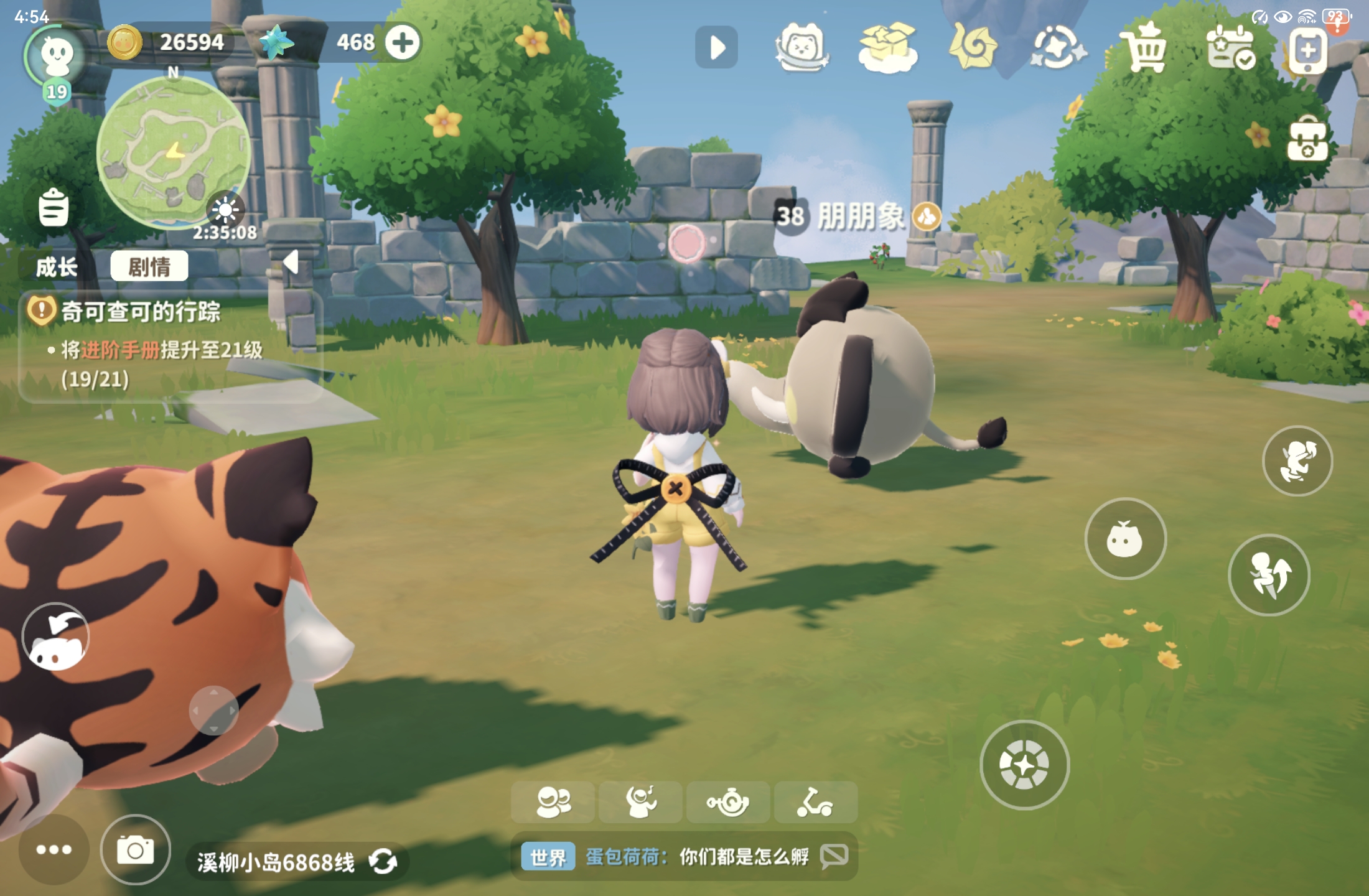Tap the pet face action button

(x=1125, y=539)
